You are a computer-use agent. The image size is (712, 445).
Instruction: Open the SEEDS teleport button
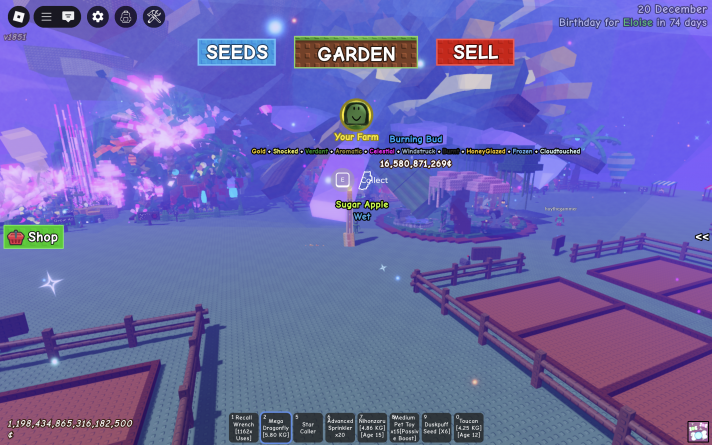coord(236,53)
